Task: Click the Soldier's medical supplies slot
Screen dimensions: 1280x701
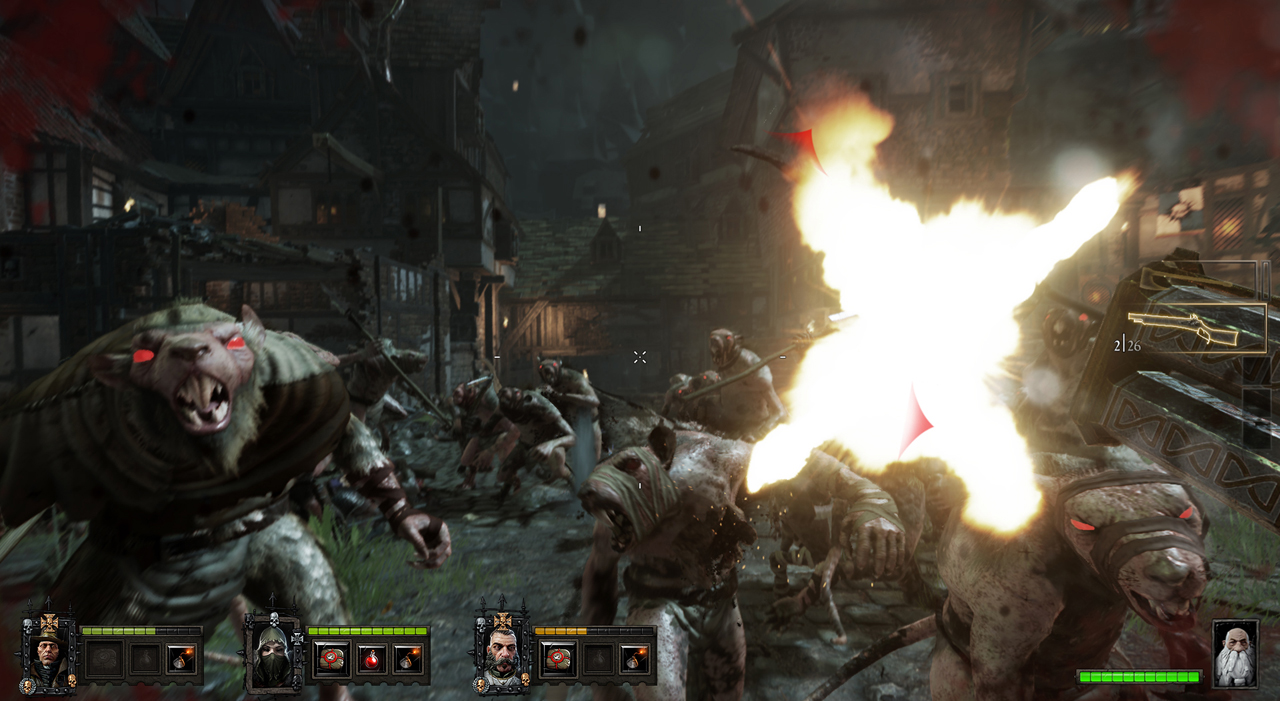Action: click(x=558, y=659)
